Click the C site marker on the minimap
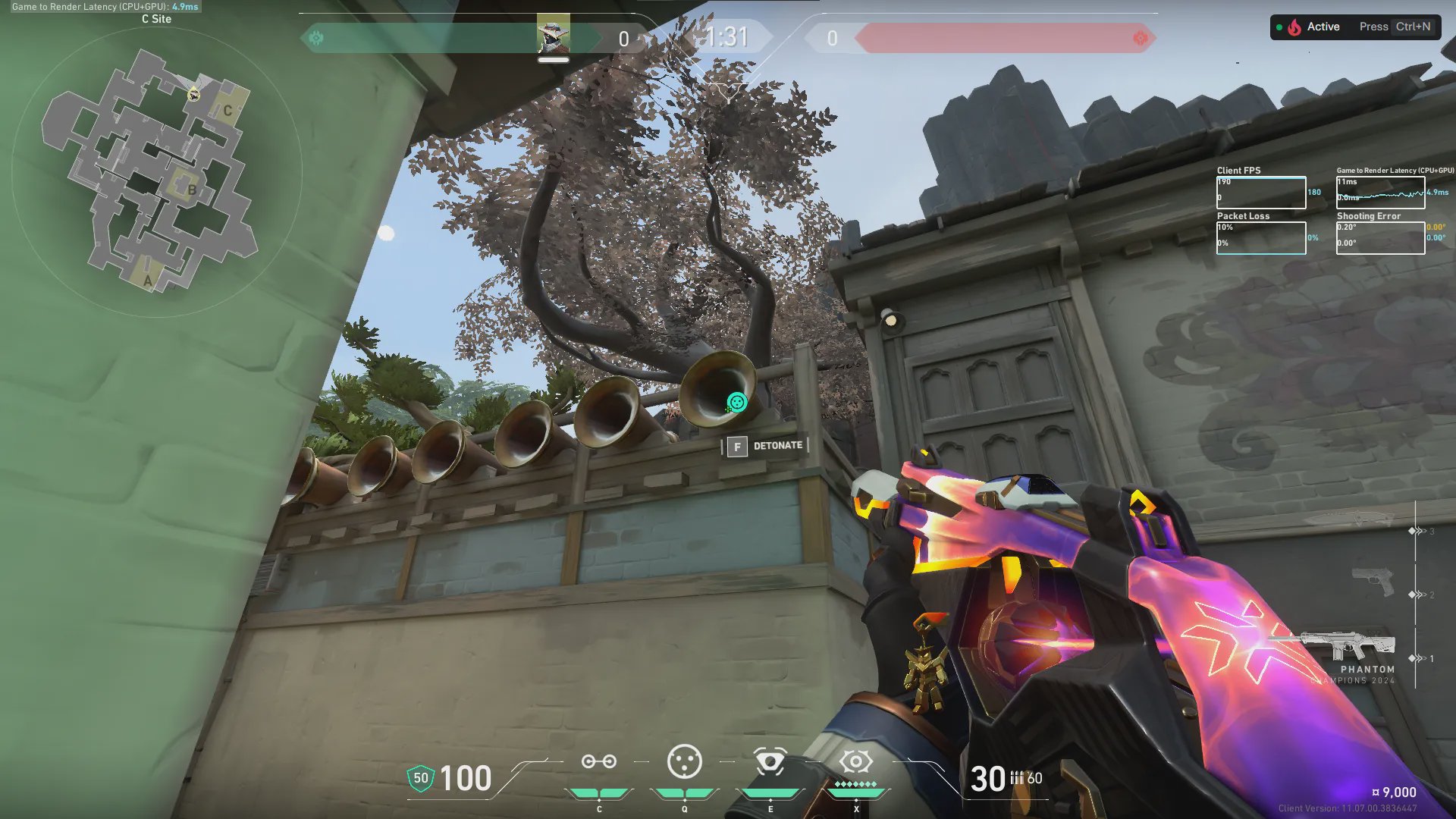 227,111
